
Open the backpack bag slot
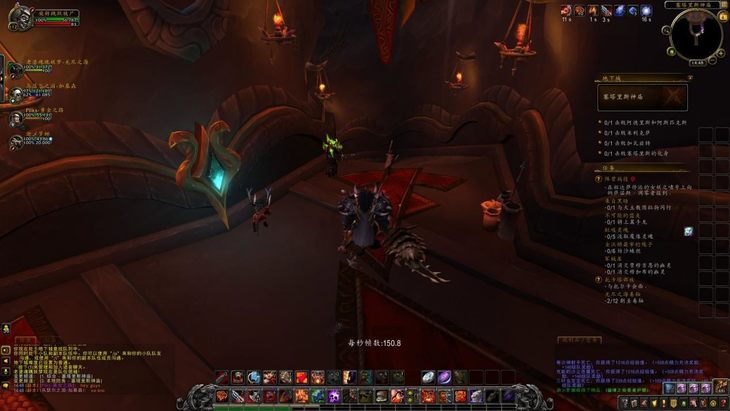click(x=720, y=388)
